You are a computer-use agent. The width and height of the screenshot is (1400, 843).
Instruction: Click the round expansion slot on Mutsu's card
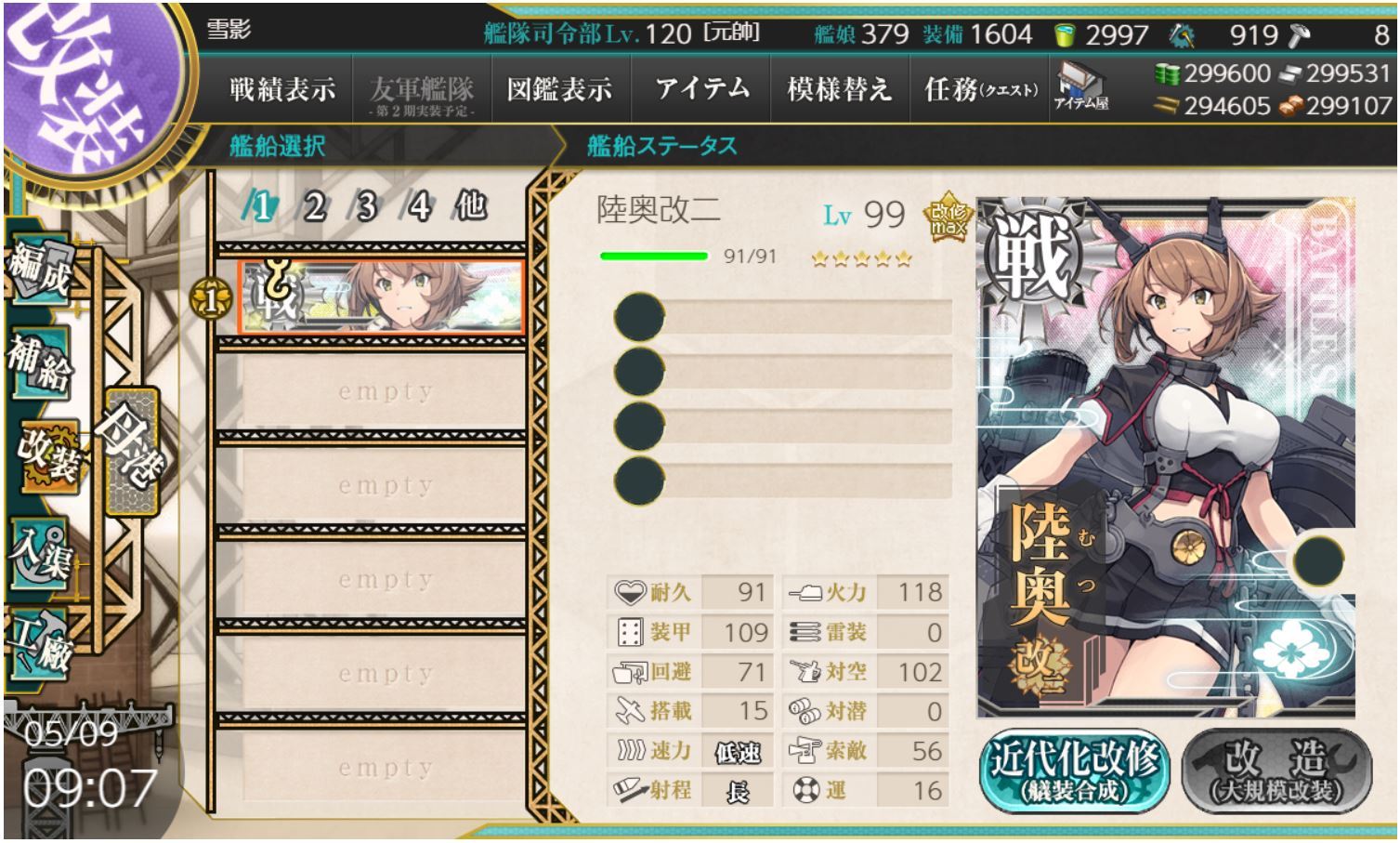[1317, 560]
